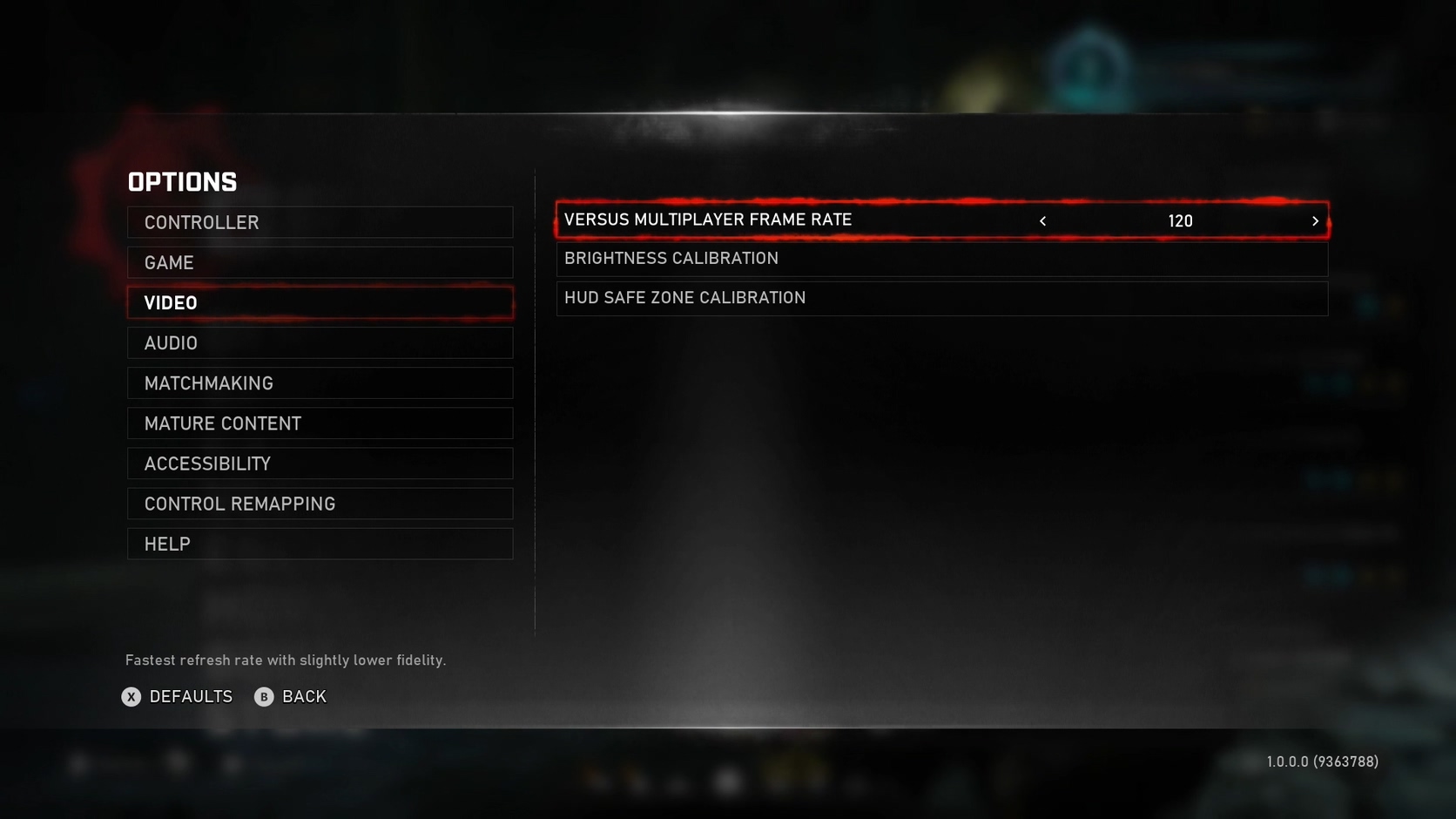This screenshot has width=1456, height=819.
Task: Open HUD Safe Zone Calibration
Action: pos(941,298)
